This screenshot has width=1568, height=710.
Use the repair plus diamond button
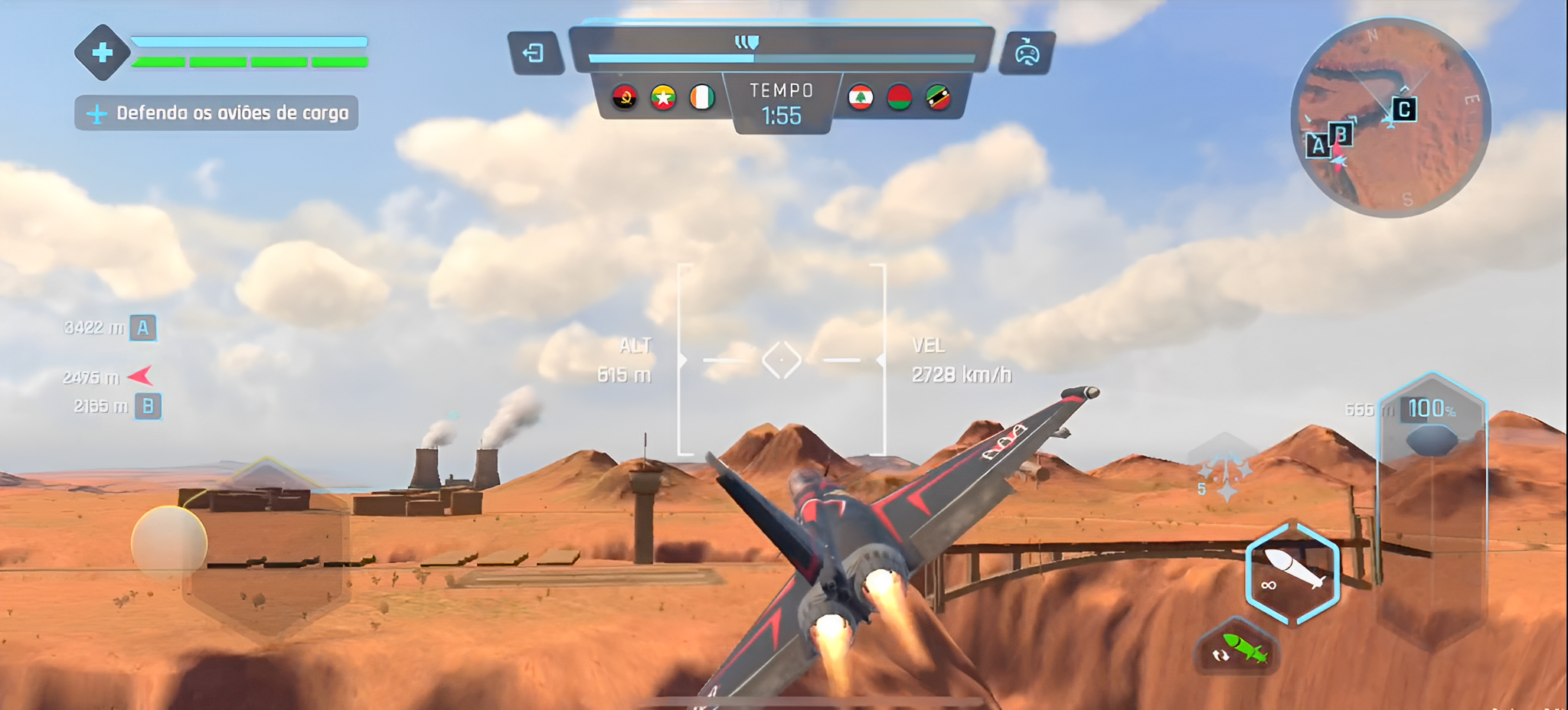point(103,52)
